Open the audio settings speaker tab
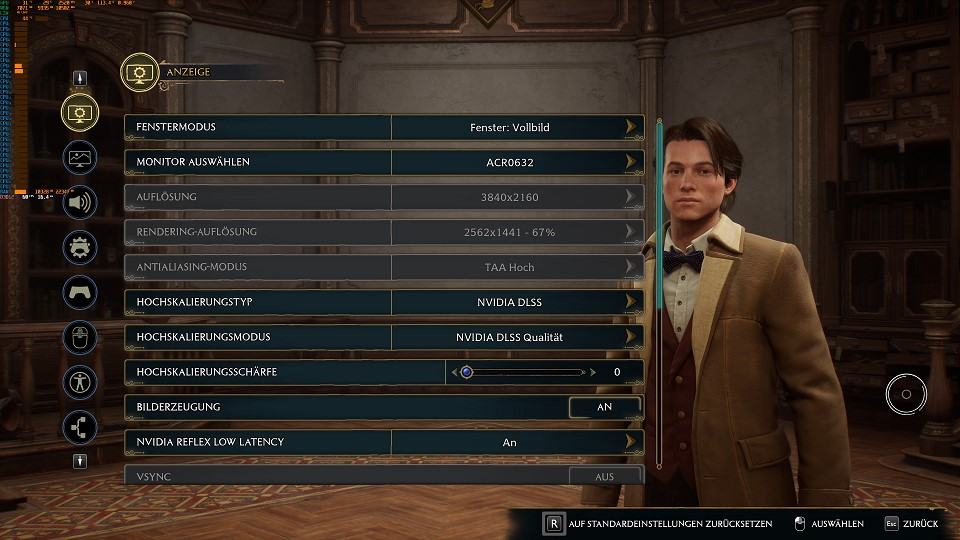Screen dimensions: 960x540 tap(80, 202)
